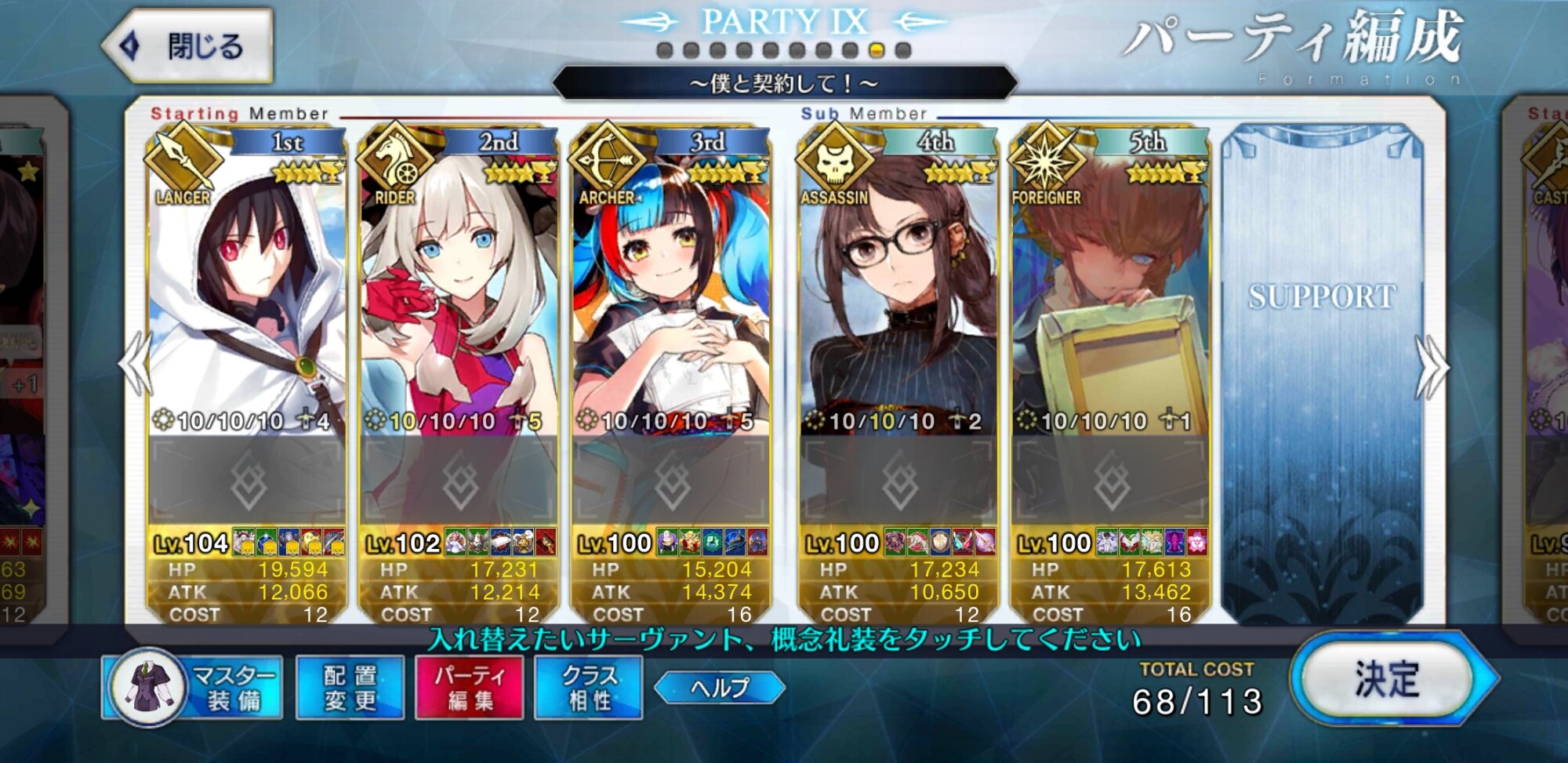Choose the empty SUPPORT slot
Screen dimensions: 1568x763
(1322, 369)
